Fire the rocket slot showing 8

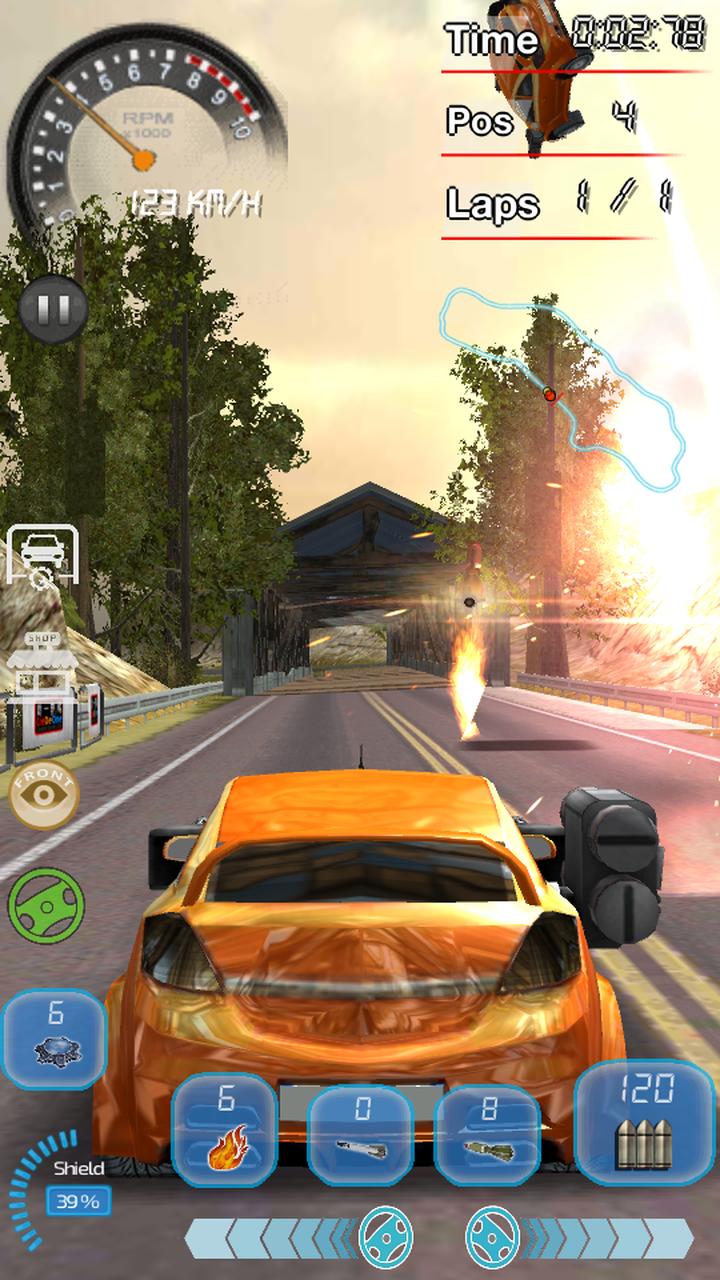tap(489, 1135)
